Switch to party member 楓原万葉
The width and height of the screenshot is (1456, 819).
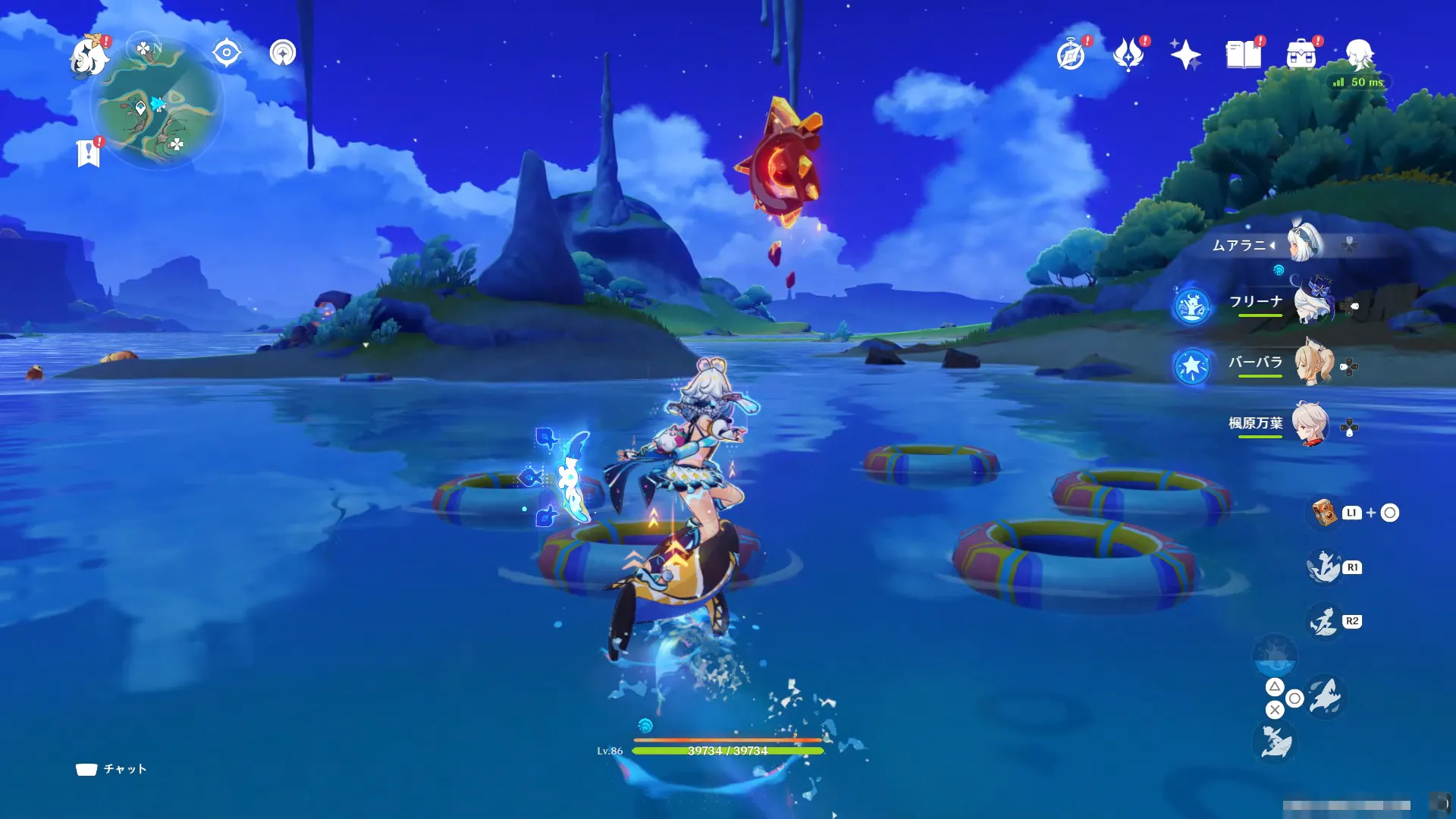1310,425
